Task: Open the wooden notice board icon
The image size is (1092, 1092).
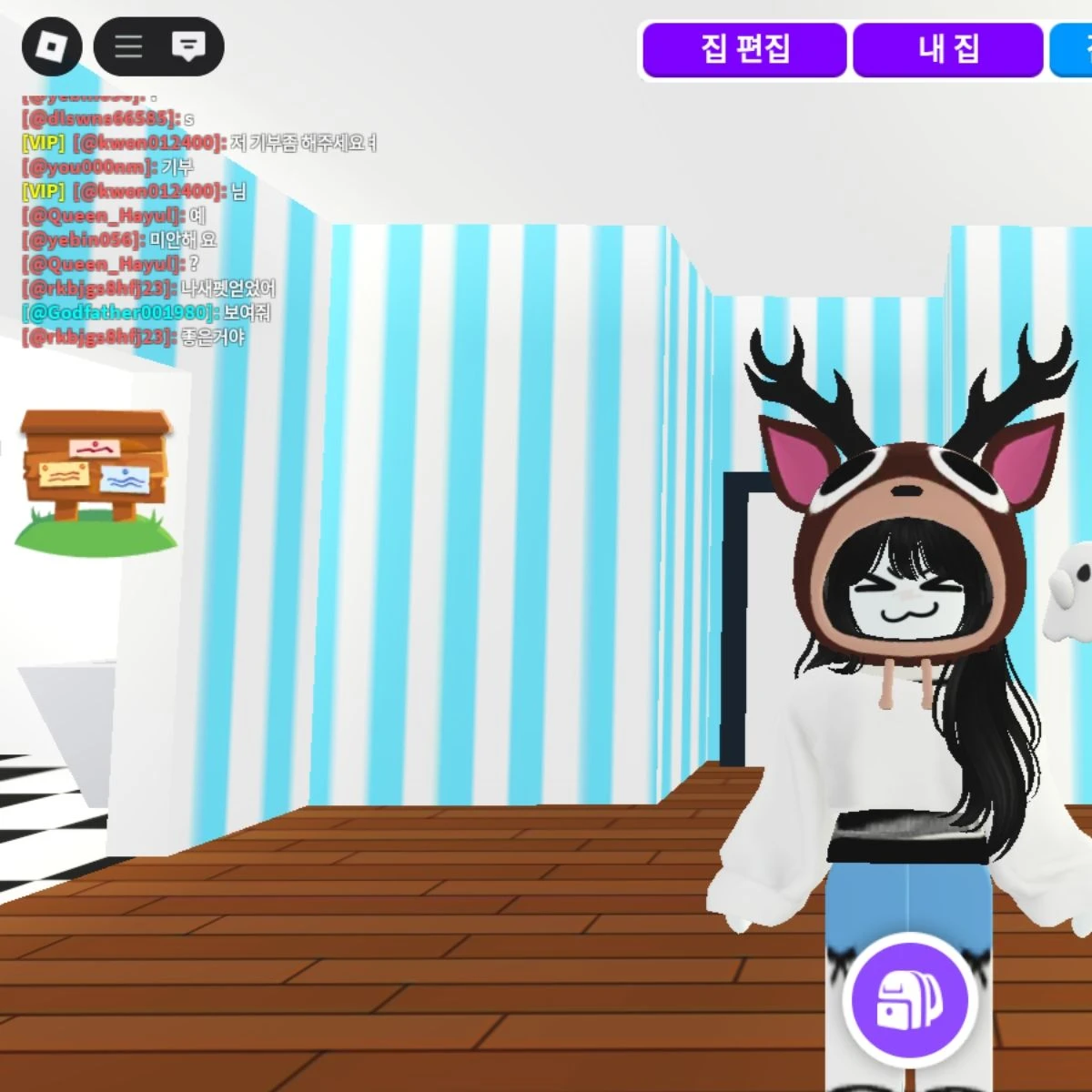Action: (x=96, y=479)
